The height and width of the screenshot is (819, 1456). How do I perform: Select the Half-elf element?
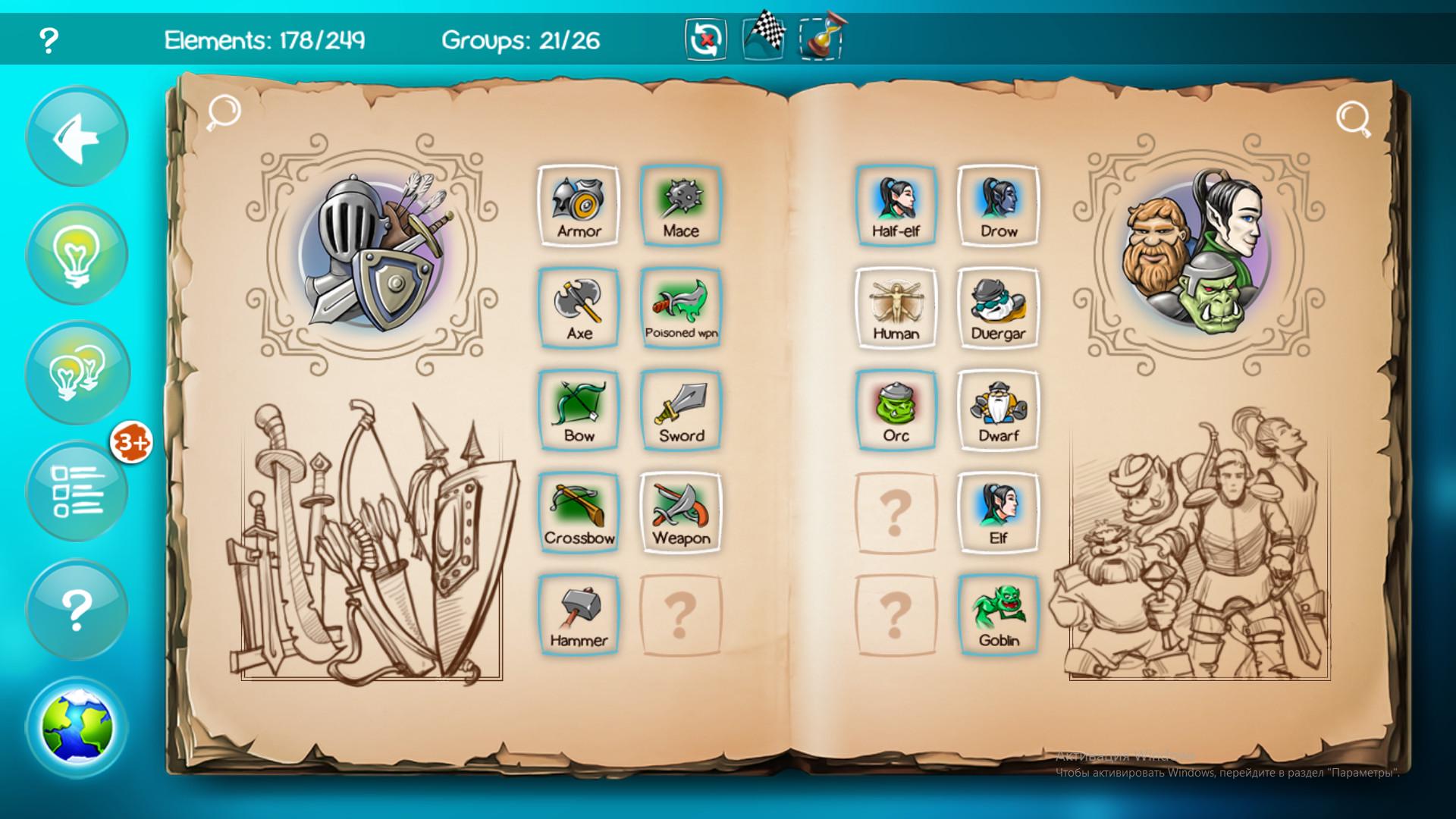click(x=896, y=206)
